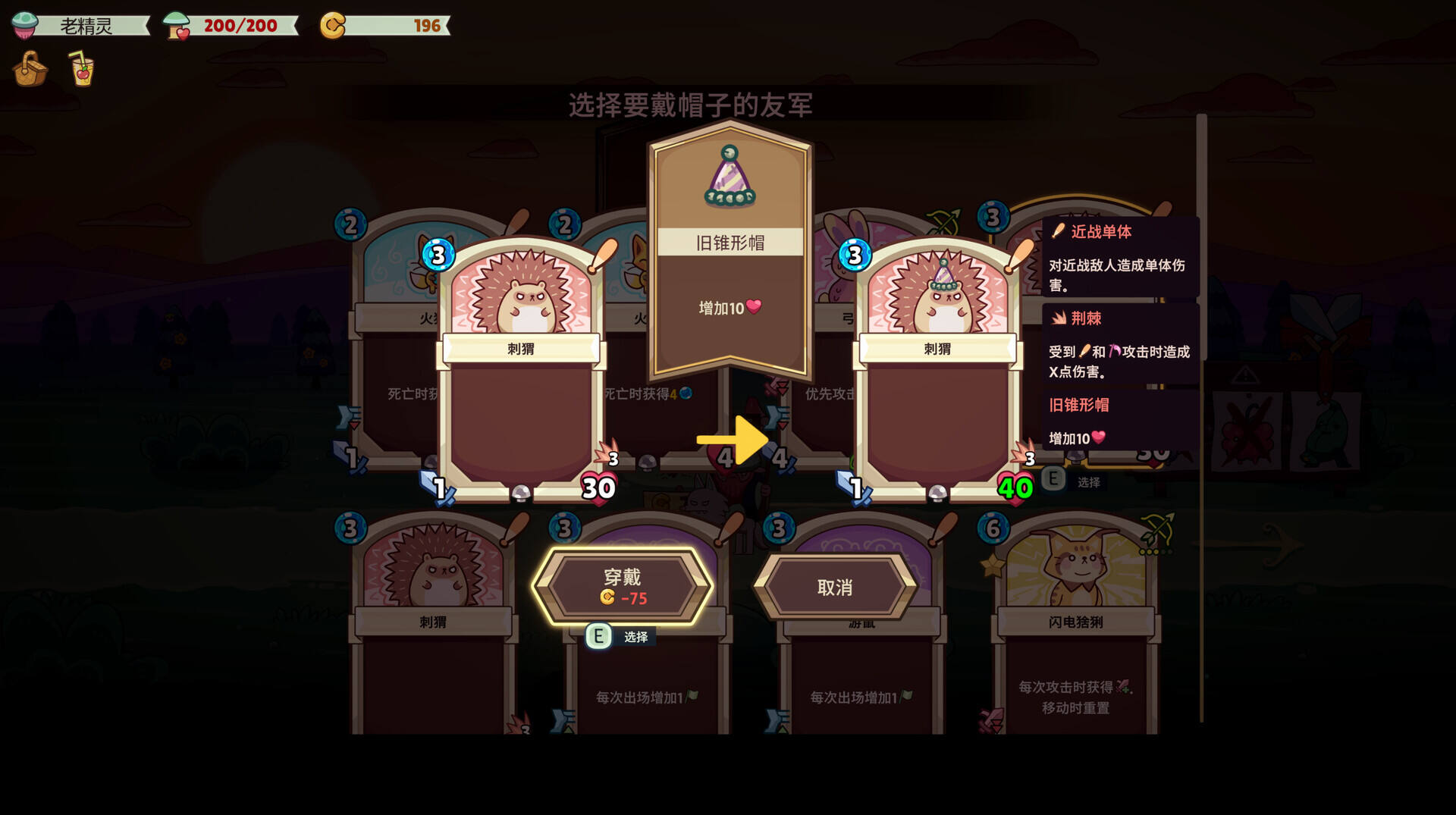Click the mushroom health icon showing 200/200
1456x815 pixels.
tap(176, 25)
